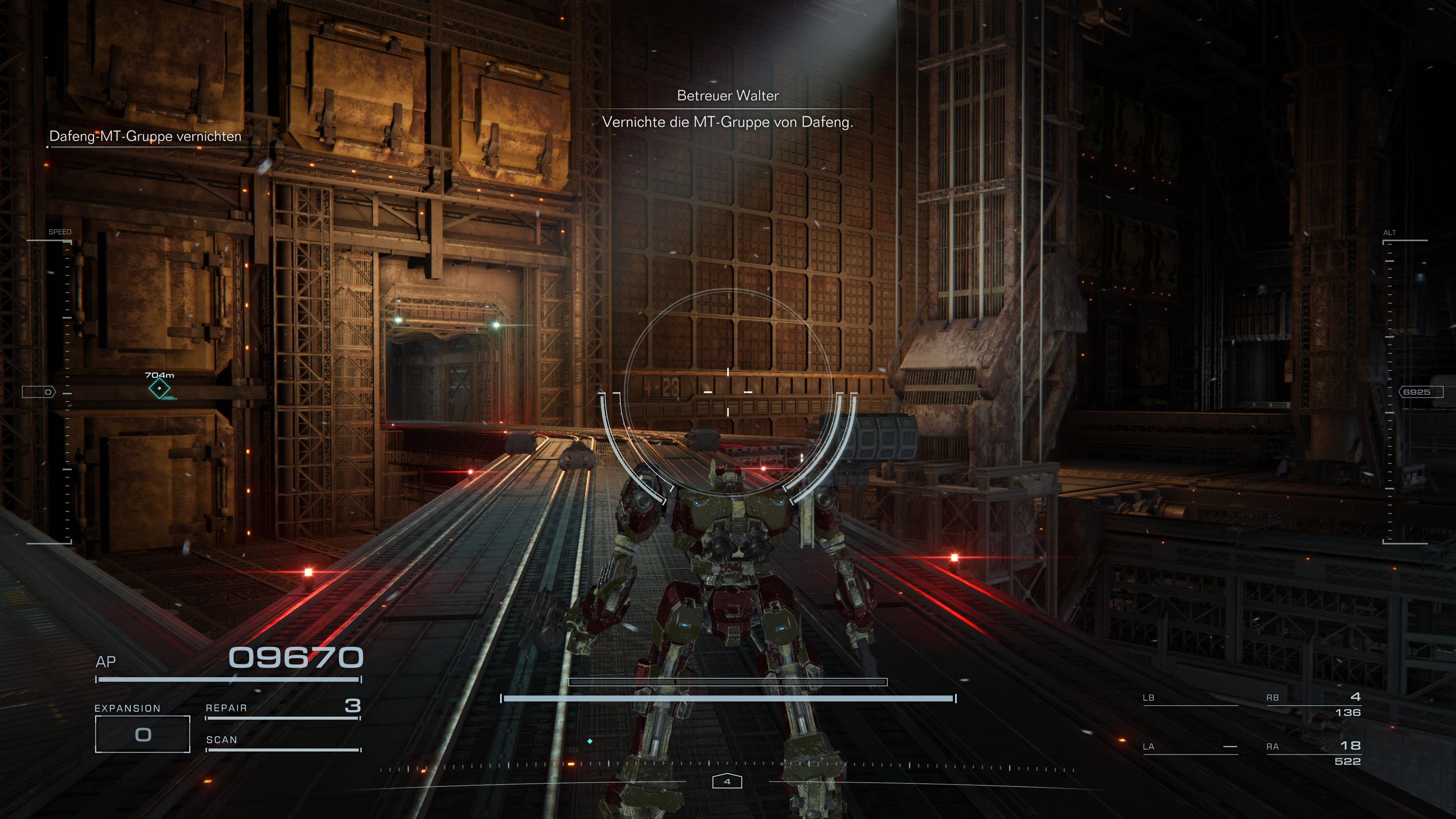This screenshot has width=1456, height=819.
Task: Collapse the Betreuer Walter dialogue box
Action: (x=728, y=110)
